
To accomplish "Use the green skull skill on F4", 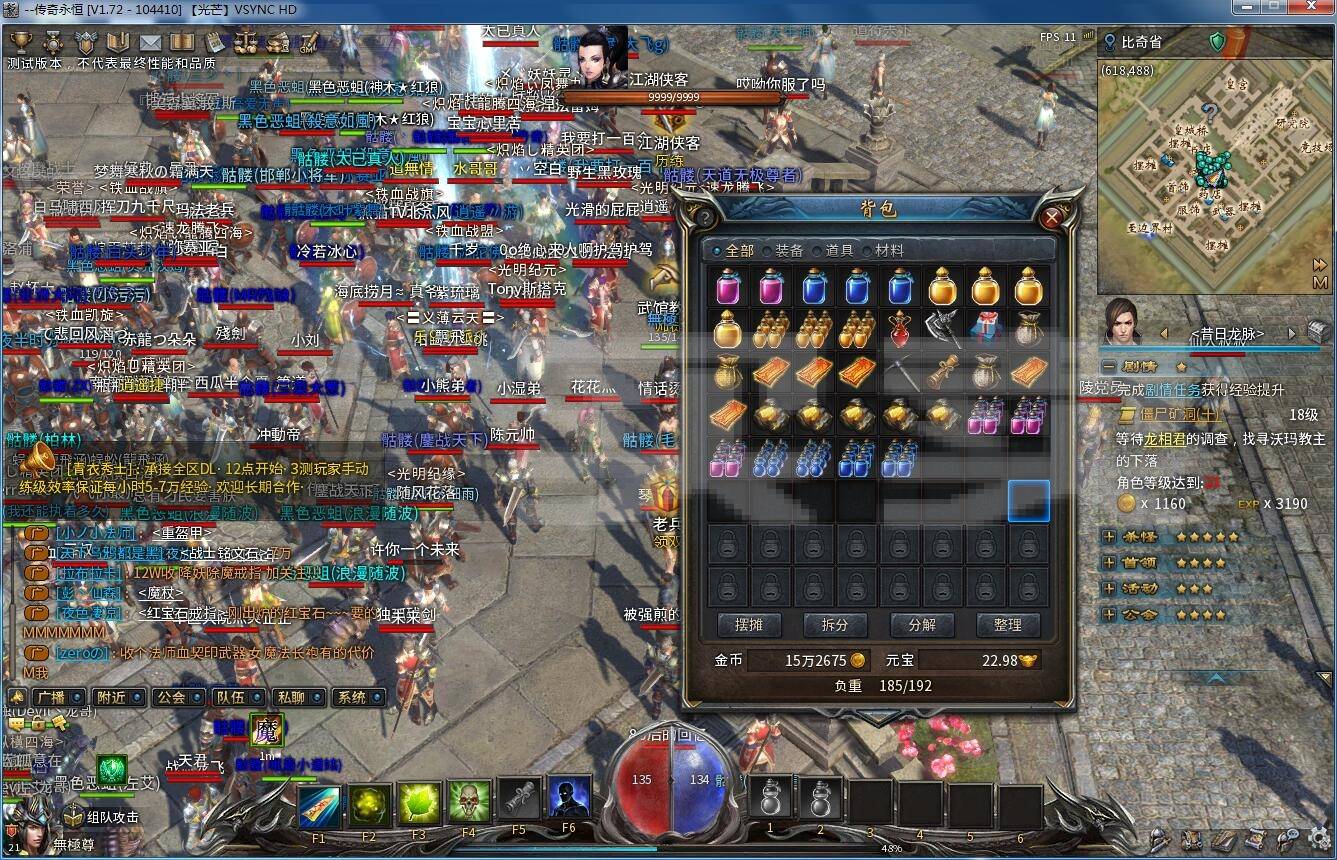I will 468,803.
